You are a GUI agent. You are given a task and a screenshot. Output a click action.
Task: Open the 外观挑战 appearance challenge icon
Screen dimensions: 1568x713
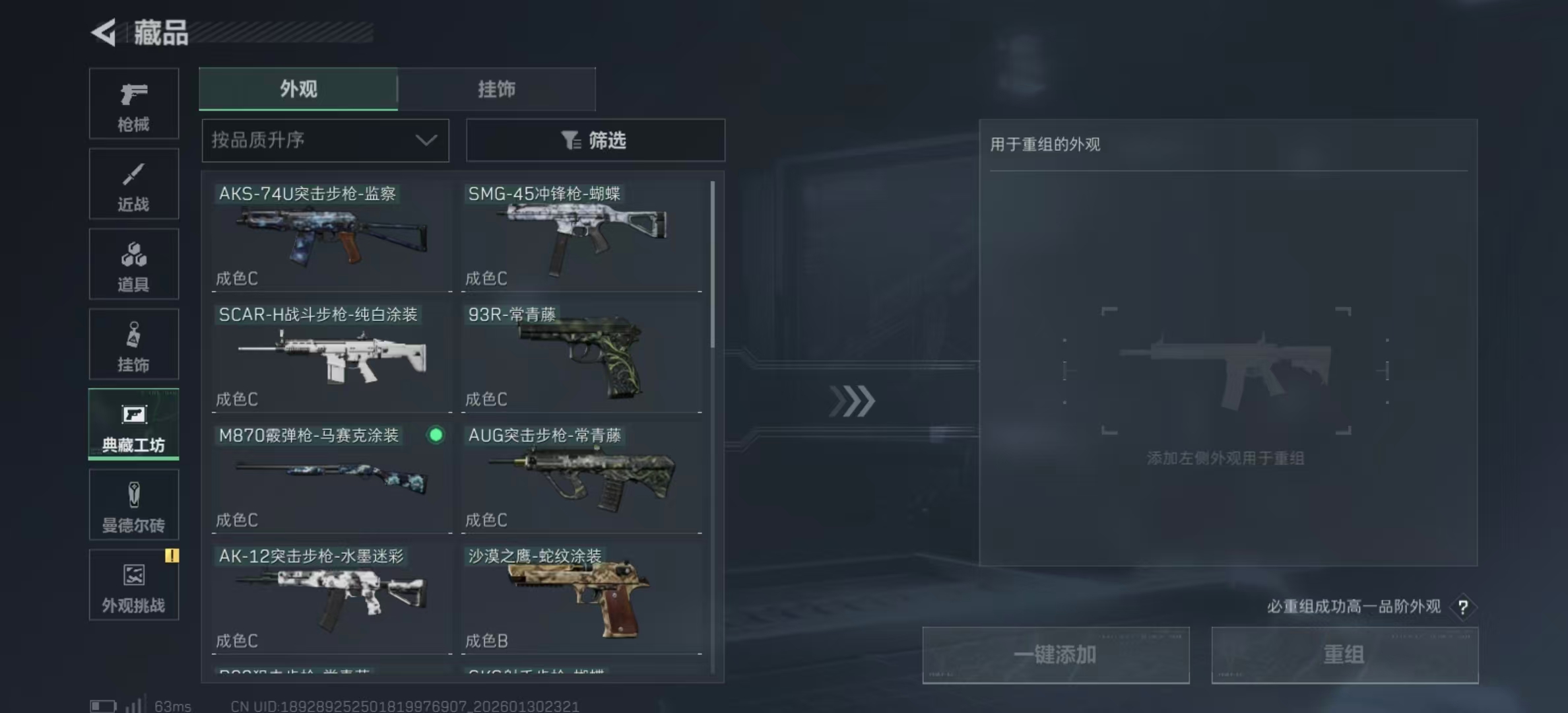[133, 584]
